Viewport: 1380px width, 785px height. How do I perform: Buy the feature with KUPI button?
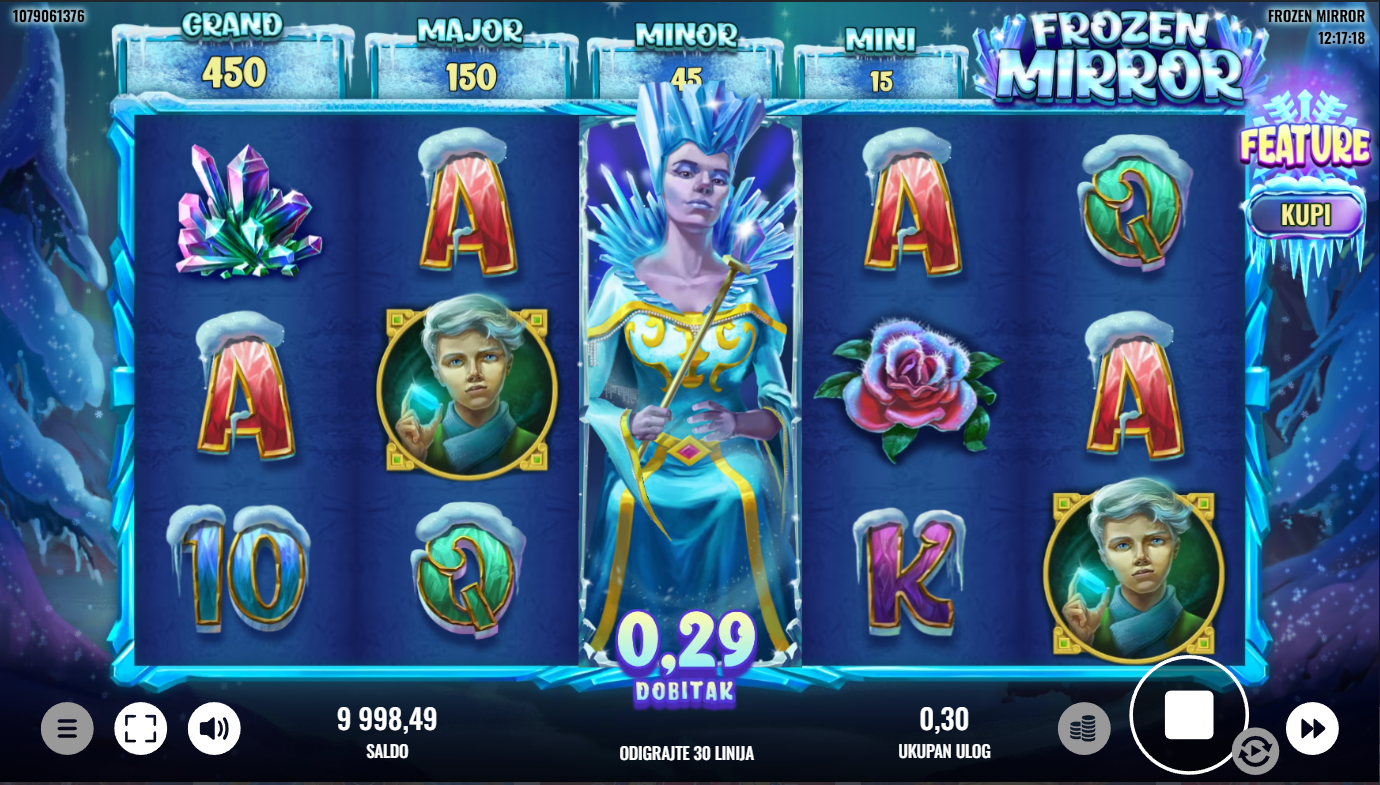click(x=1305, y=216)
